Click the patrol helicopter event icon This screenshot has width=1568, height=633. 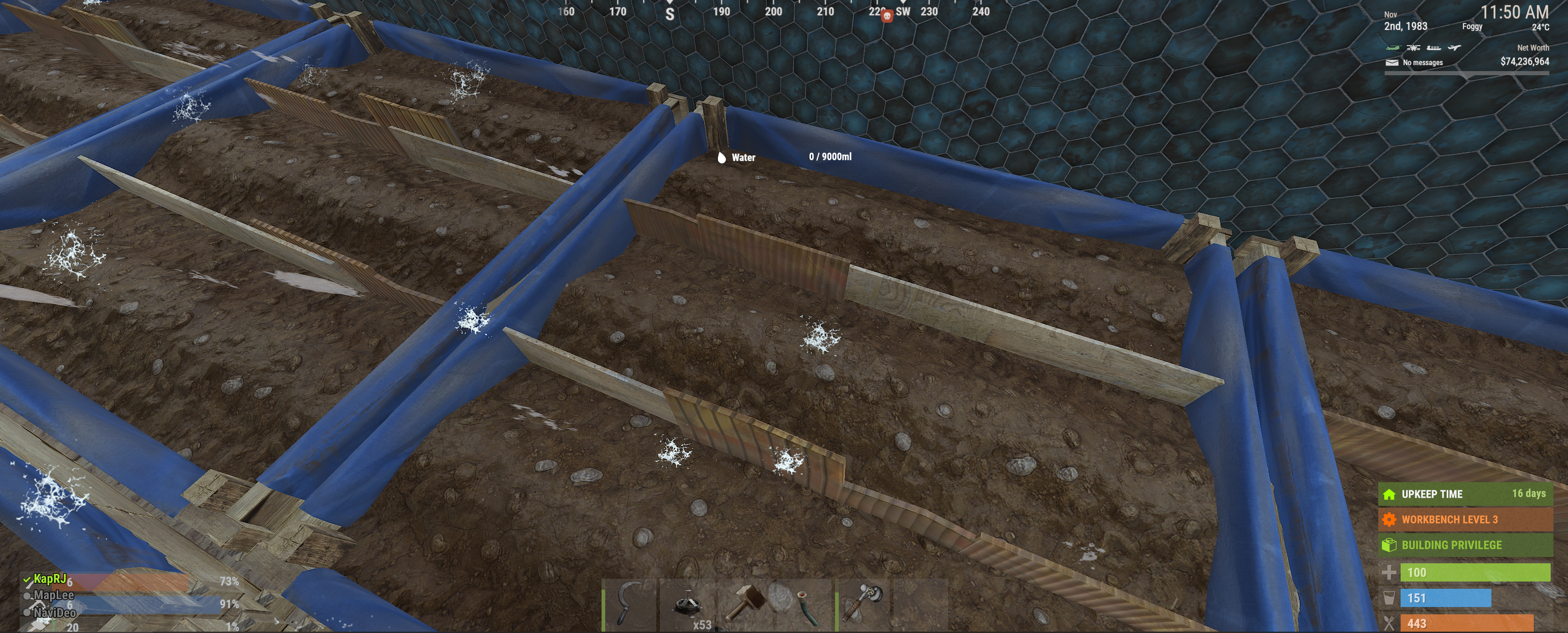pos(1413,47)
